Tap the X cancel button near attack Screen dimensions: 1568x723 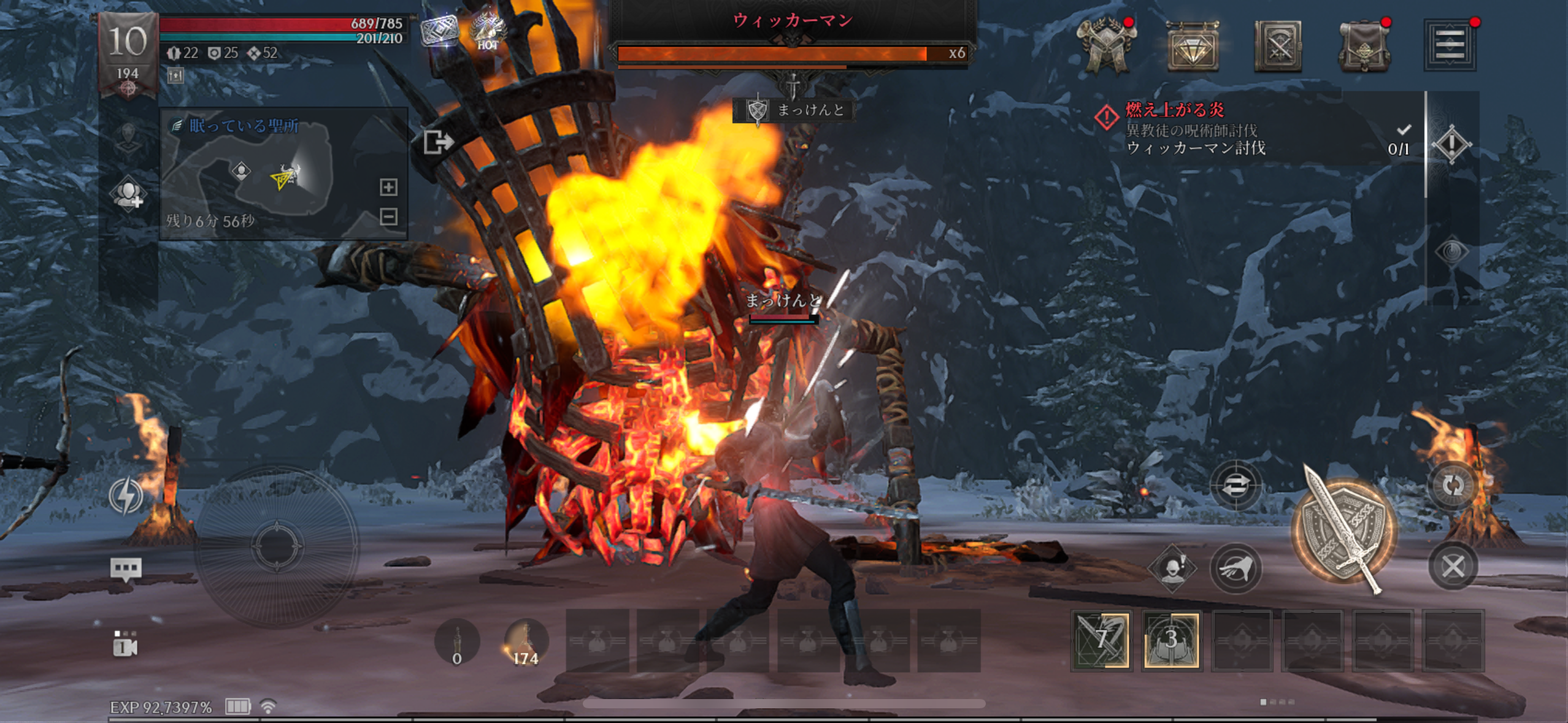pos(1452,567)
